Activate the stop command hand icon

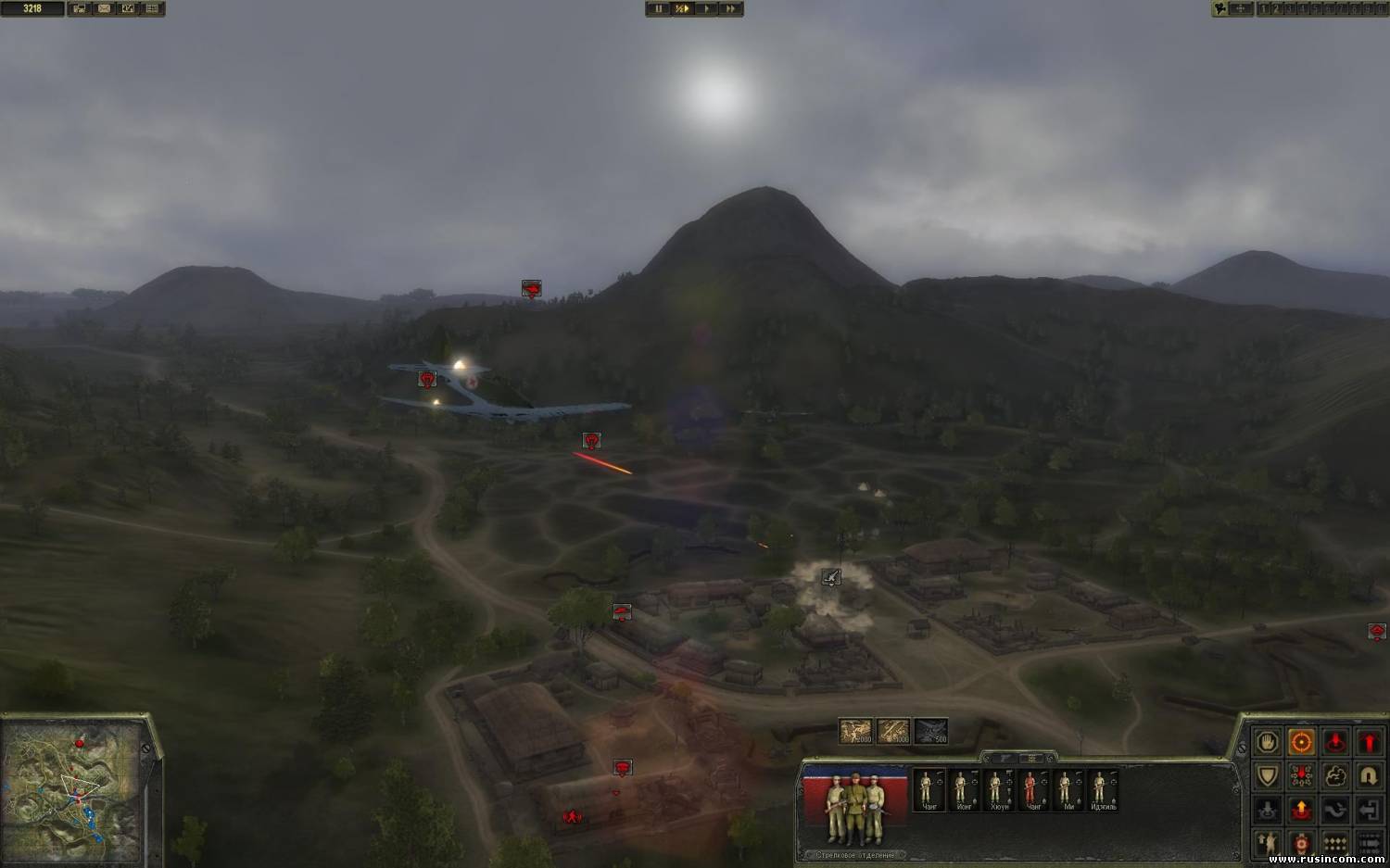1268,741
